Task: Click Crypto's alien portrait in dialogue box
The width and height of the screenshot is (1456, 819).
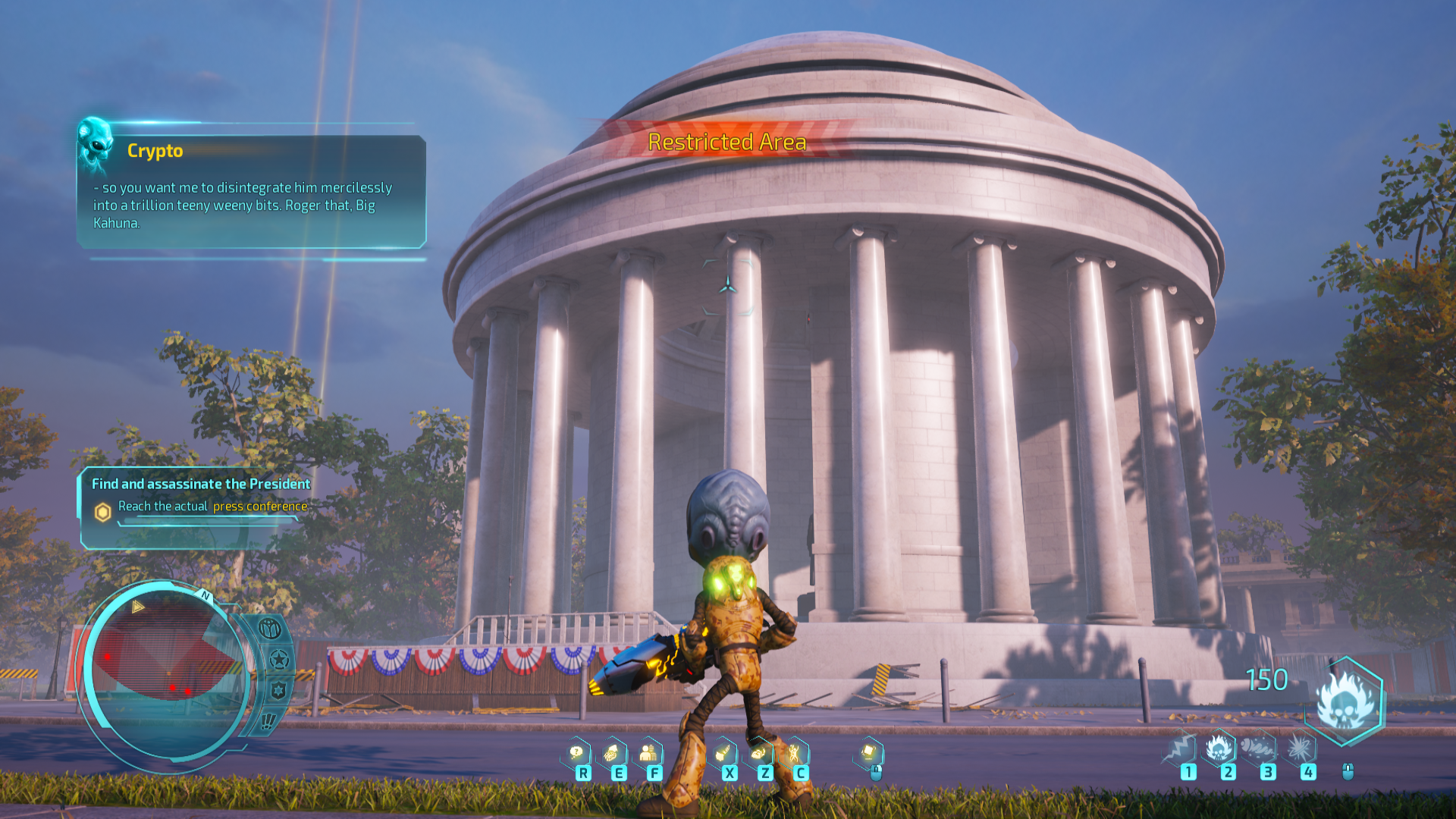Action: [x=96, y=141]
